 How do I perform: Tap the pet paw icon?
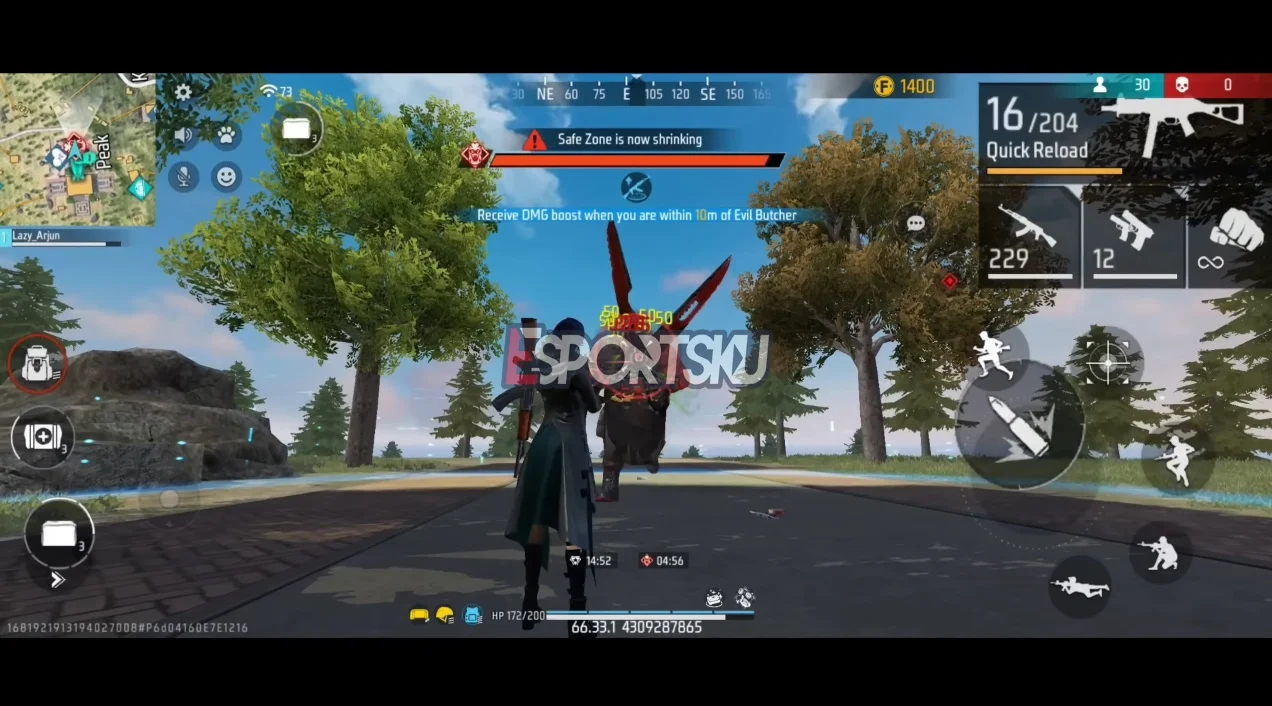227,134
